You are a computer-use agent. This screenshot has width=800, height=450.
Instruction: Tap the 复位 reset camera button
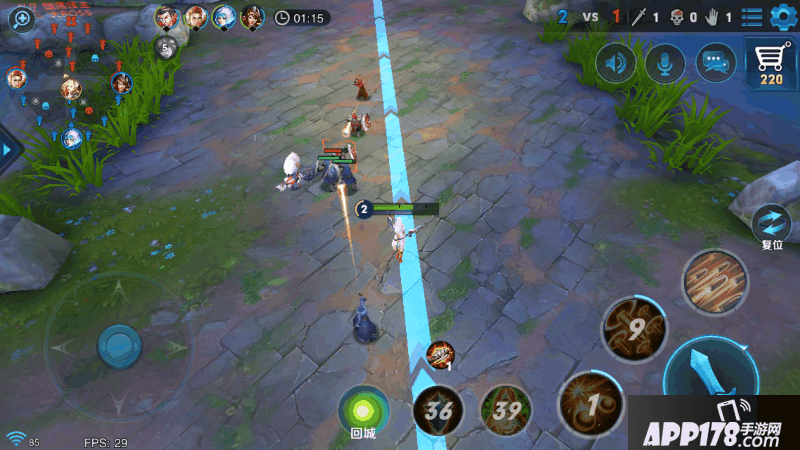pos(771,224)
